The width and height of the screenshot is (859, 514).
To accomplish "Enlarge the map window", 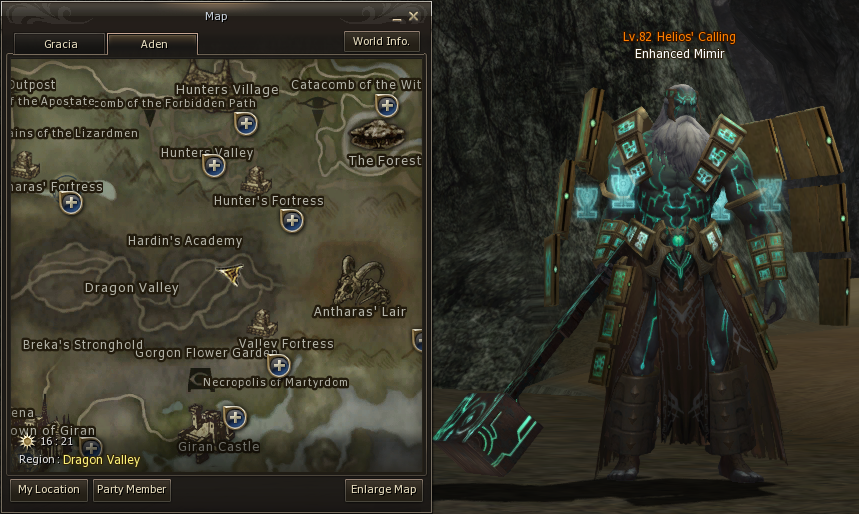I will point(384,490).
